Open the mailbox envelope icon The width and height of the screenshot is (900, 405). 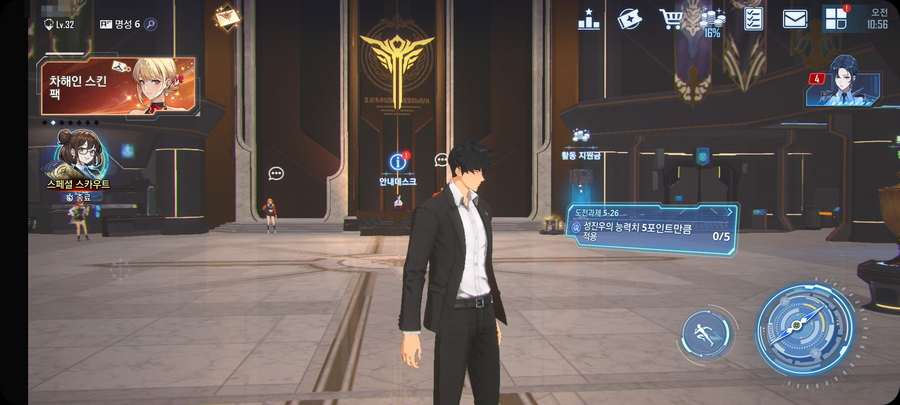pyautogui.click(x=795, y=19)
